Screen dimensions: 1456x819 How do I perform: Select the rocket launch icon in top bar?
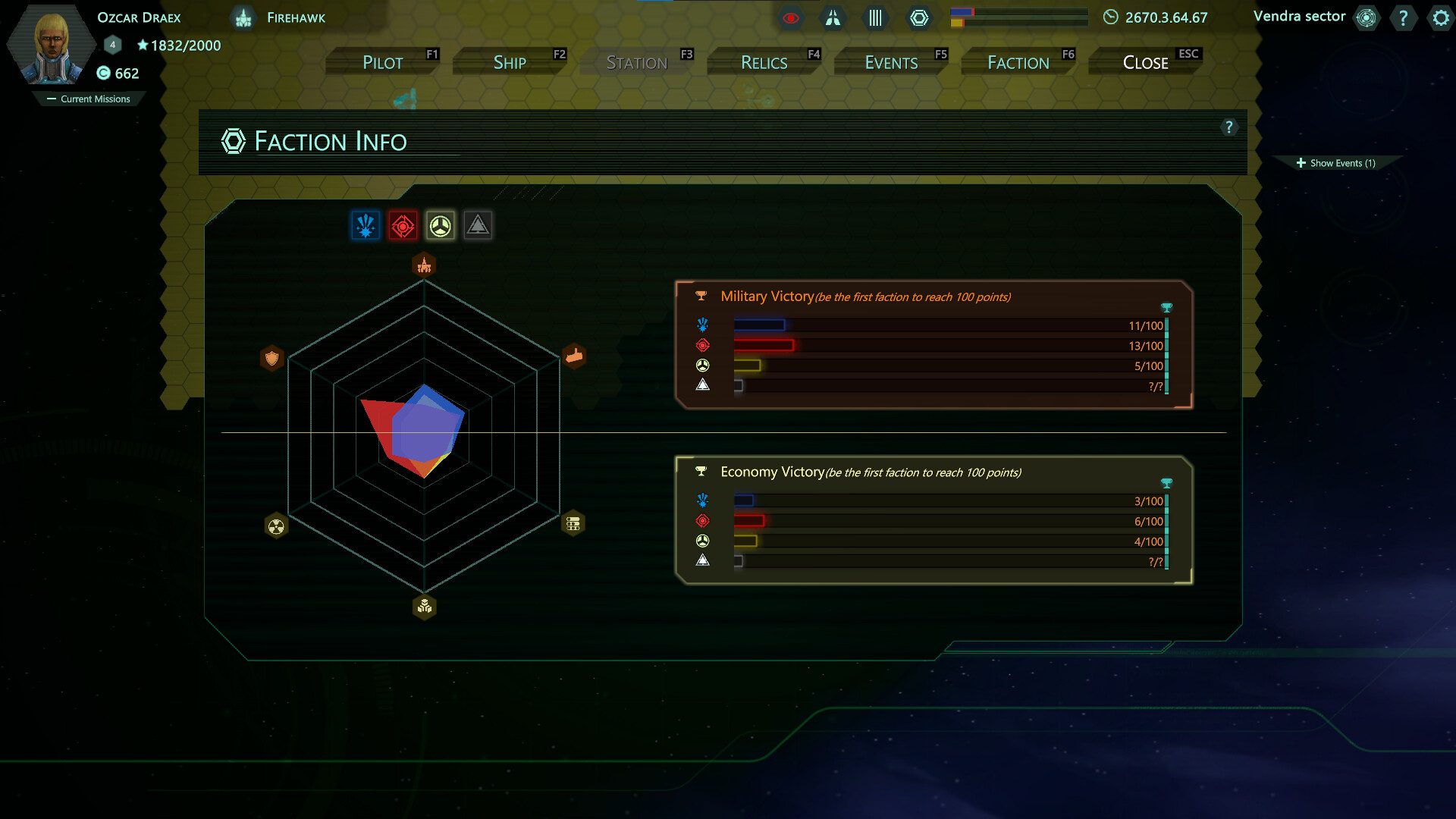point(833,18)
